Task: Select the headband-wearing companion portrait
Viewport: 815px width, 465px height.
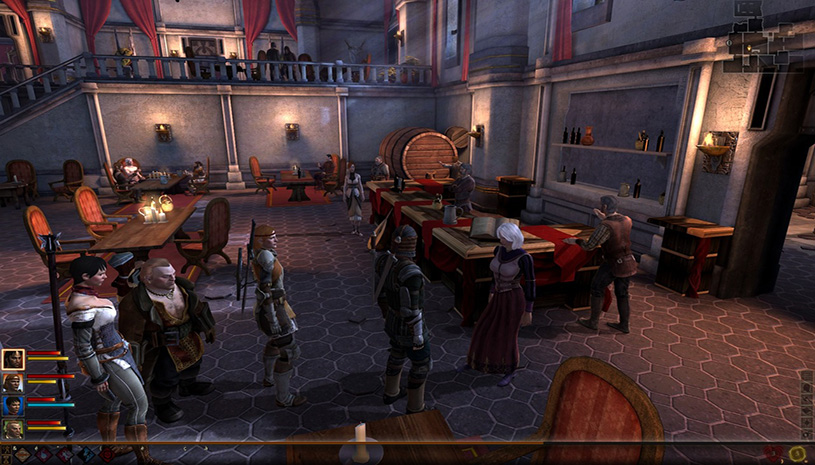Action: (x=13, y=383)
